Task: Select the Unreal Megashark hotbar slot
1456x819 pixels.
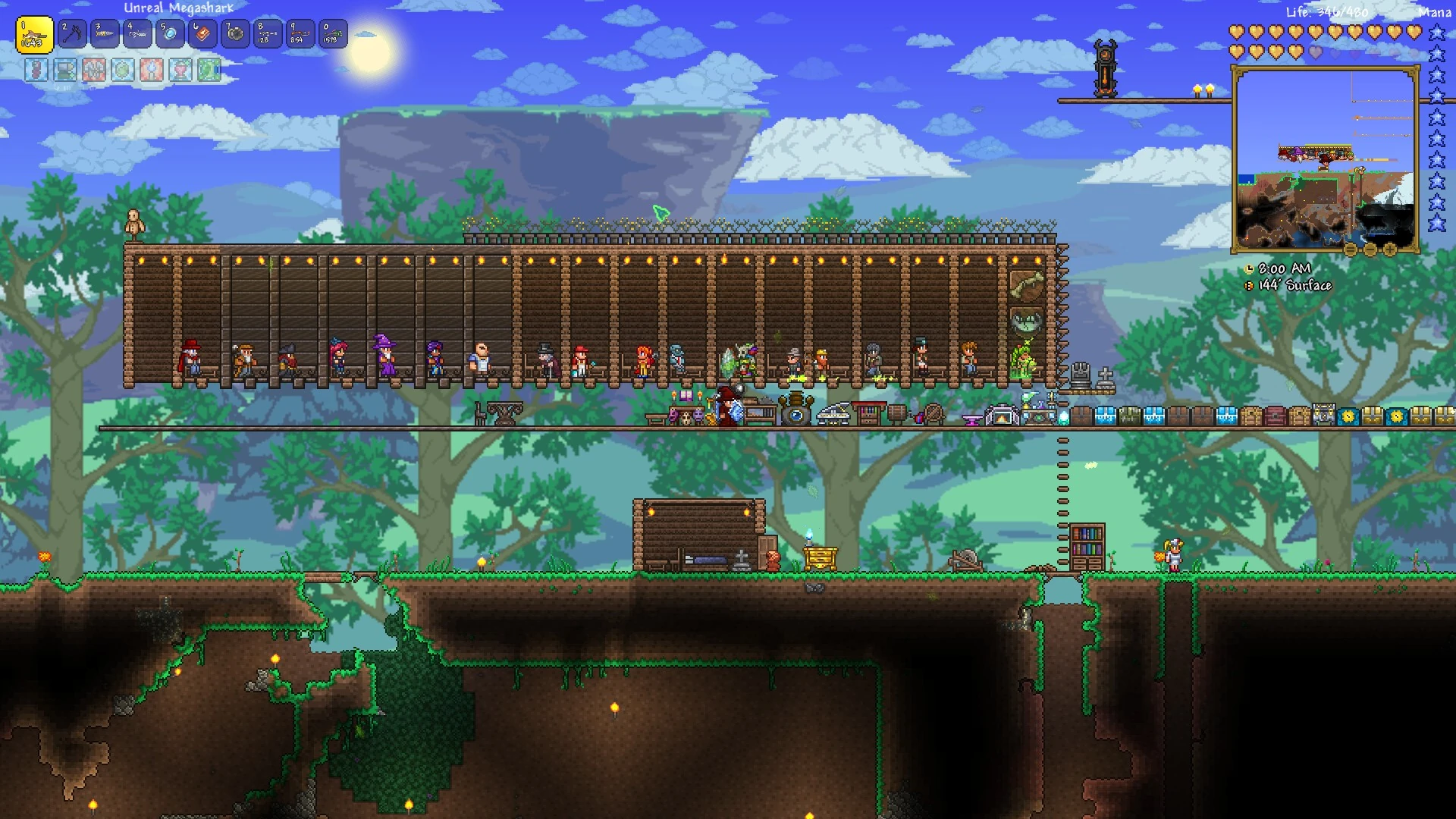Action: [x=34, y=35]
